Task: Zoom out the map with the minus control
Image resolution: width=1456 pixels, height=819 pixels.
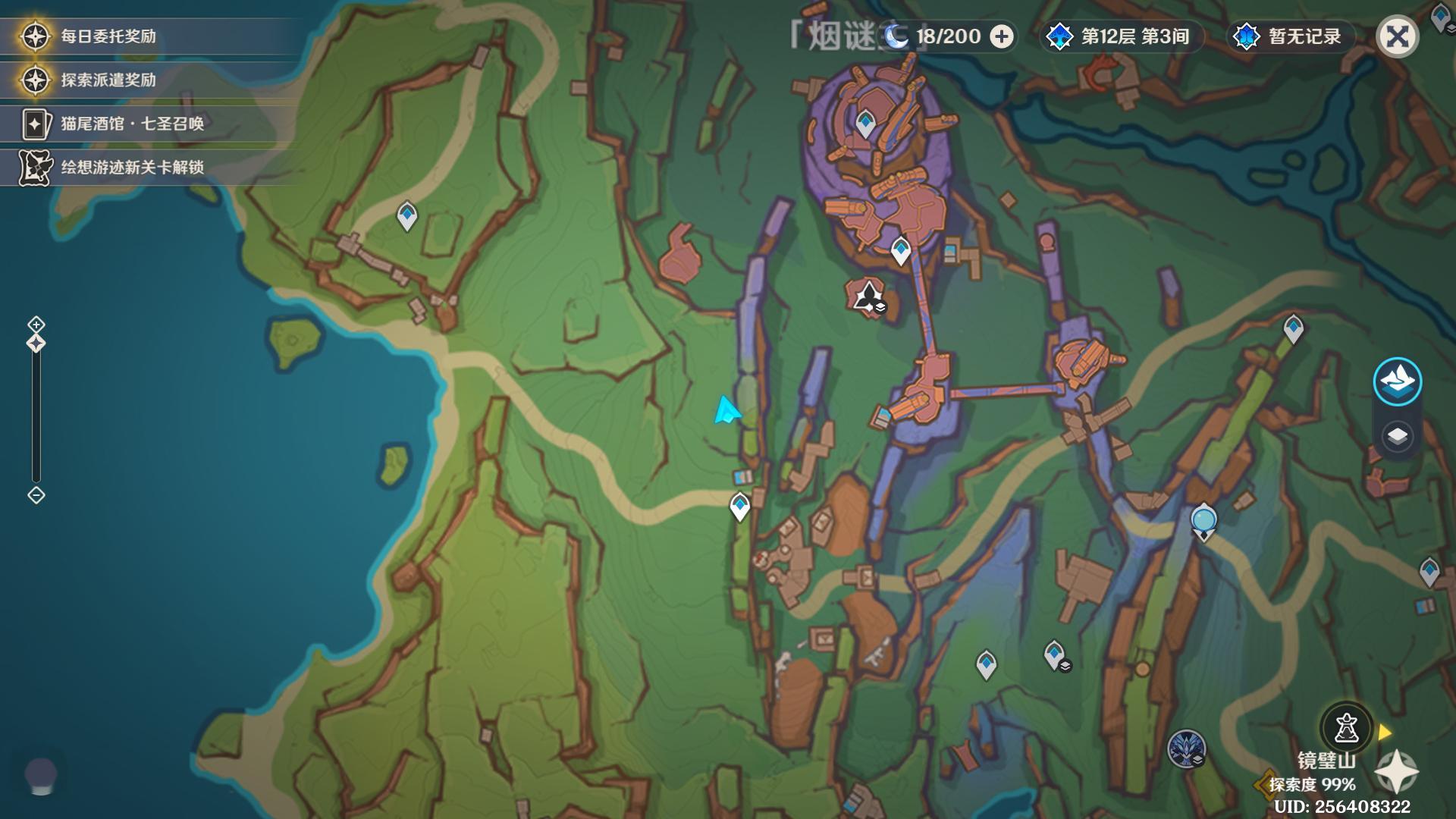Action: pyautogui.click(x=36, y=495)
